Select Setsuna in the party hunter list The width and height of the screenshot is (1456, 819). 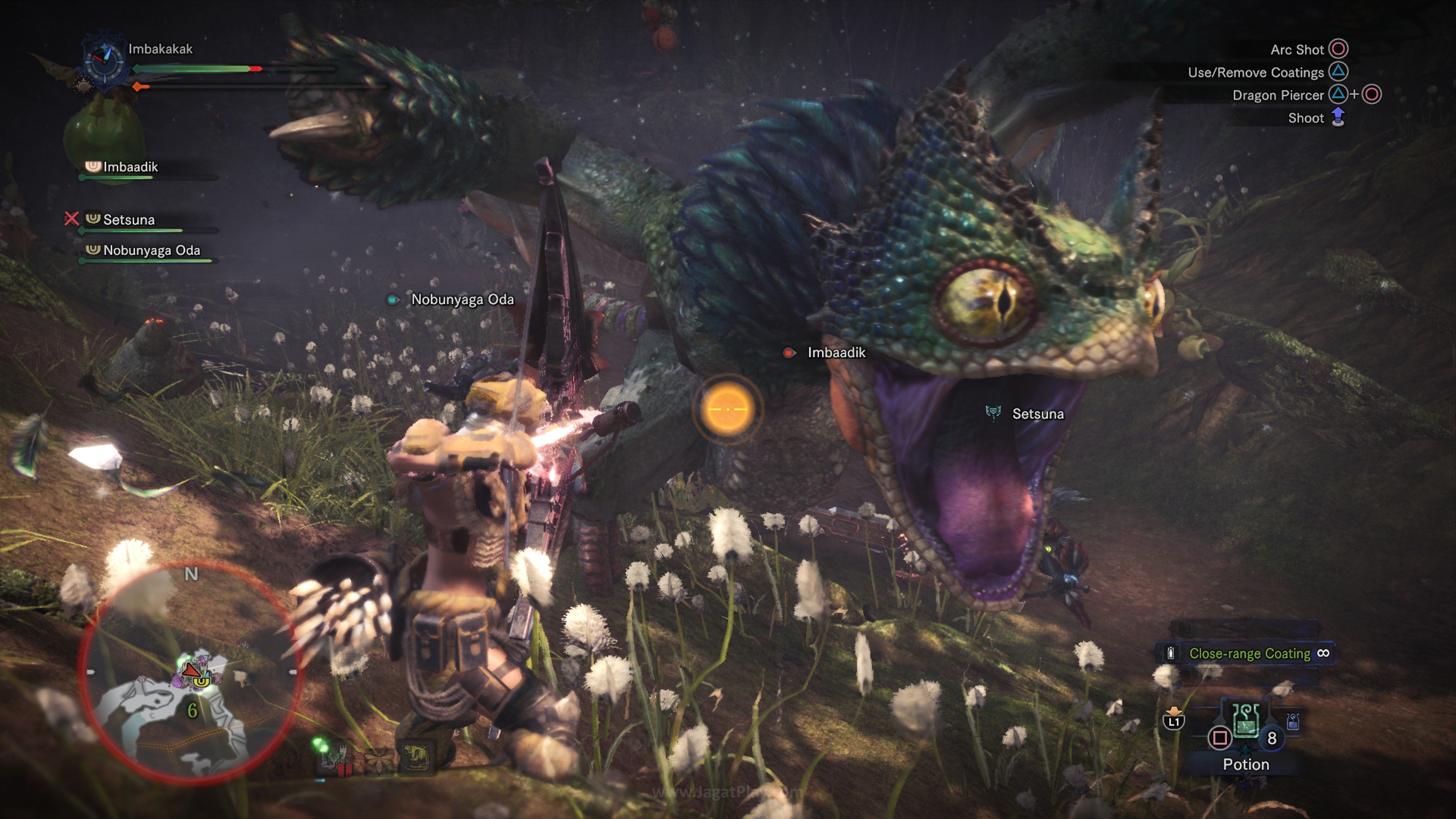(128, 220)
